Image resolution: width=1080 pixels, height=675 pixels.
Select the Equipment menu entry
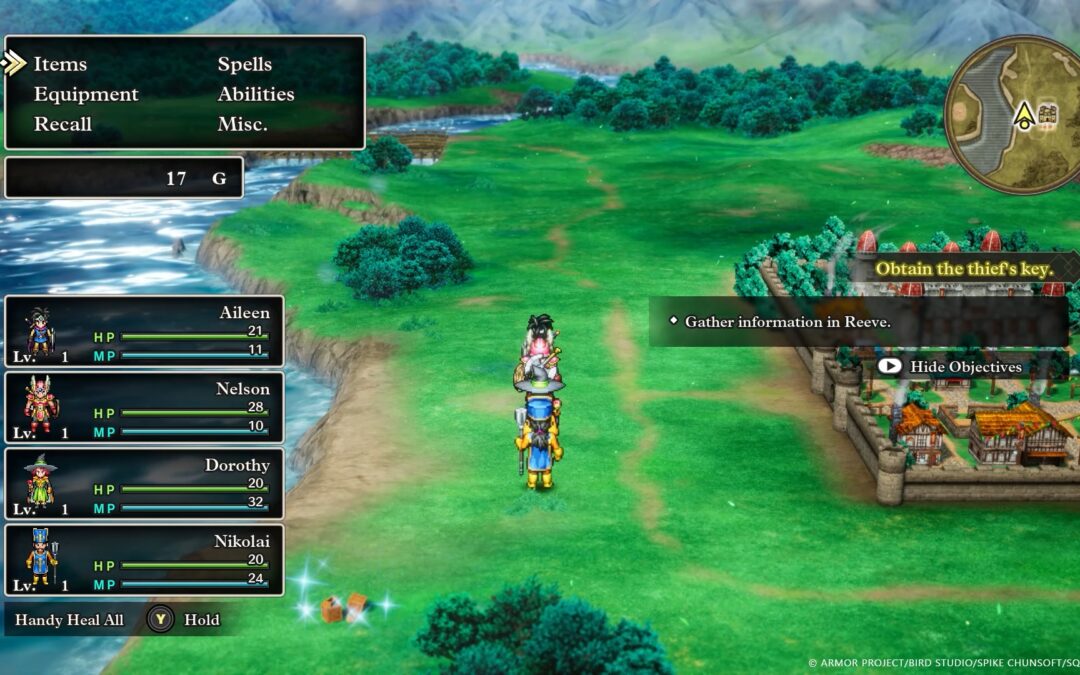(x=86, y=94)
